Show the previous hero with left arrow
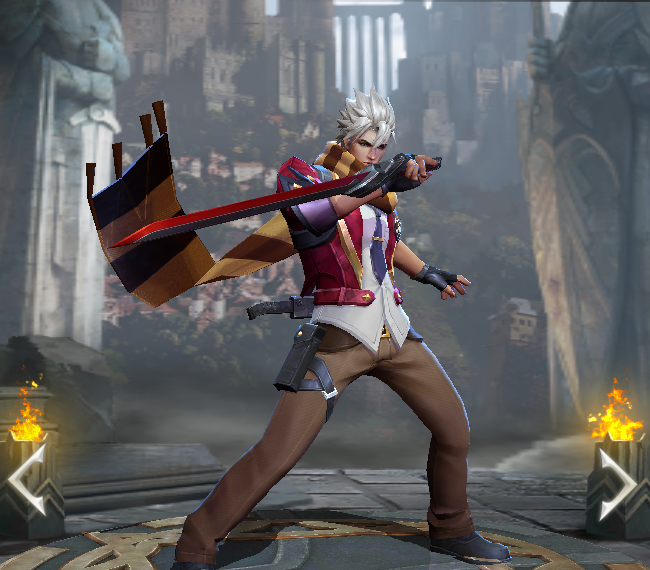Viewport: 650px width, 570px height. click(27, 479)
